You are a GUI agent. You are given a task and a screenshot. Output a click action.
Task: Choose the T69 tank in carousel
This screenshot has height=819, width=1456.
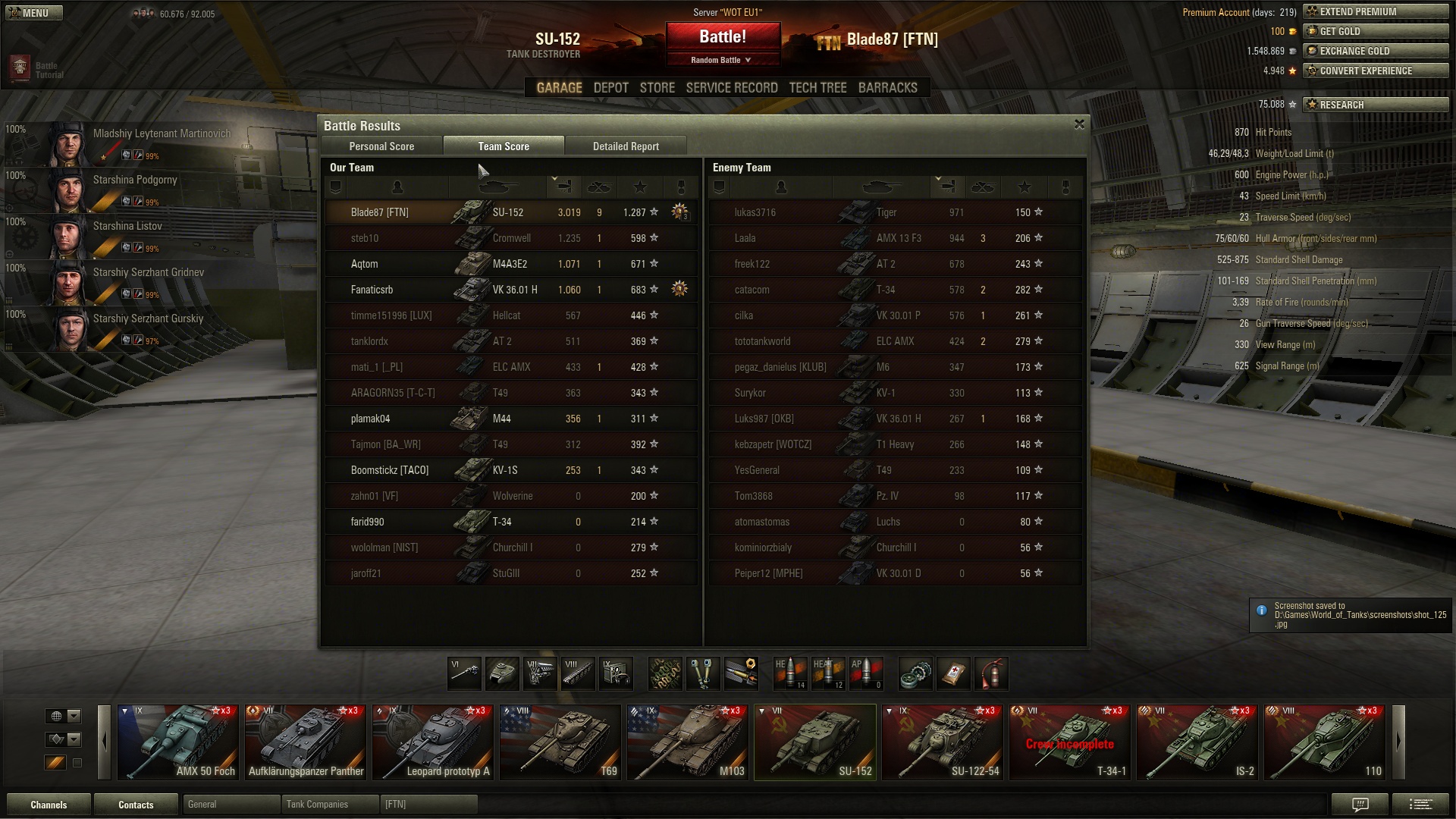pyautogui.click(x=560, y=742)
